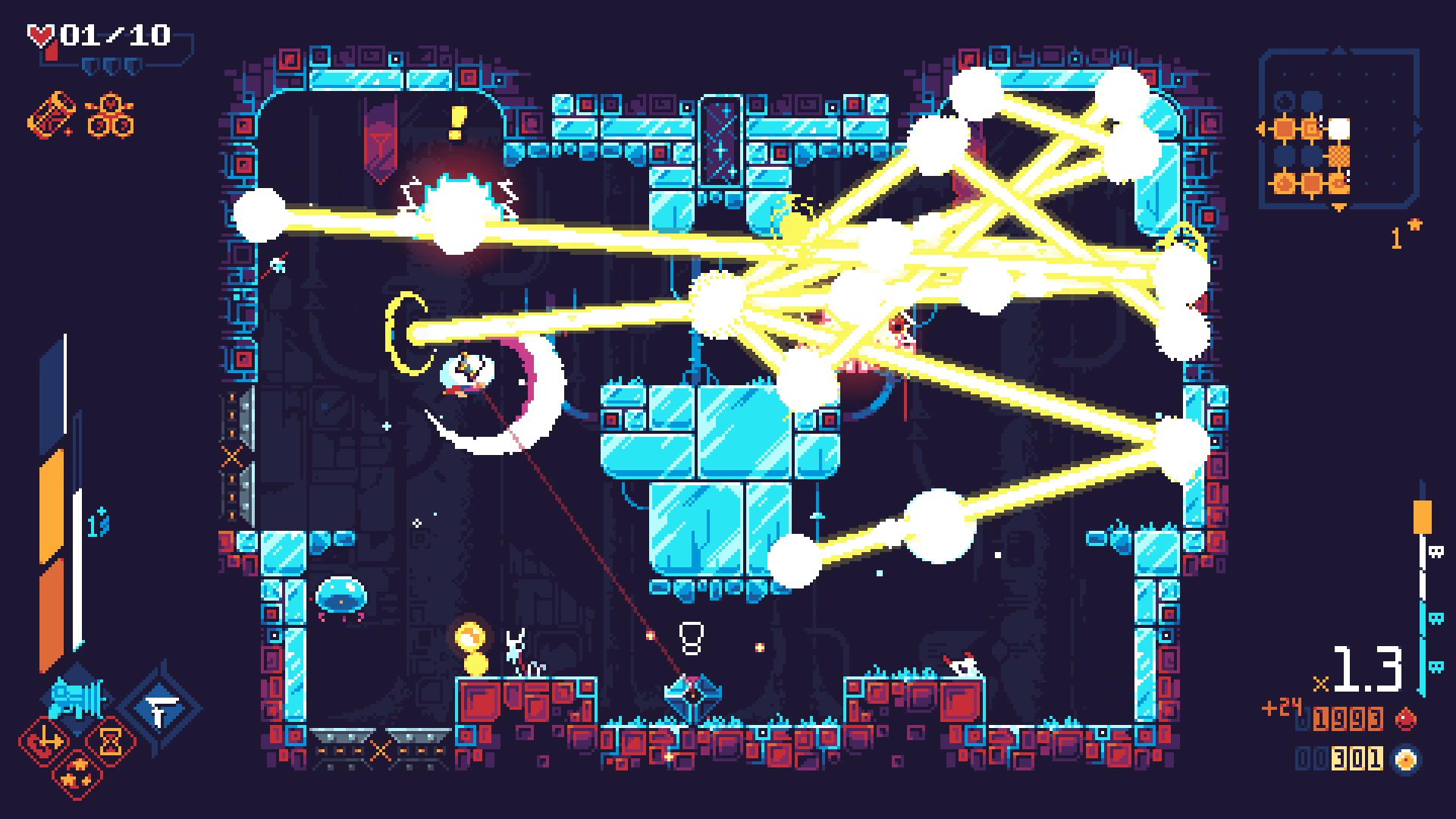The width and height of the screenshot is (1456, 819).
Task: Select the triple-star cluster skill icon
Action: [76, 774]
